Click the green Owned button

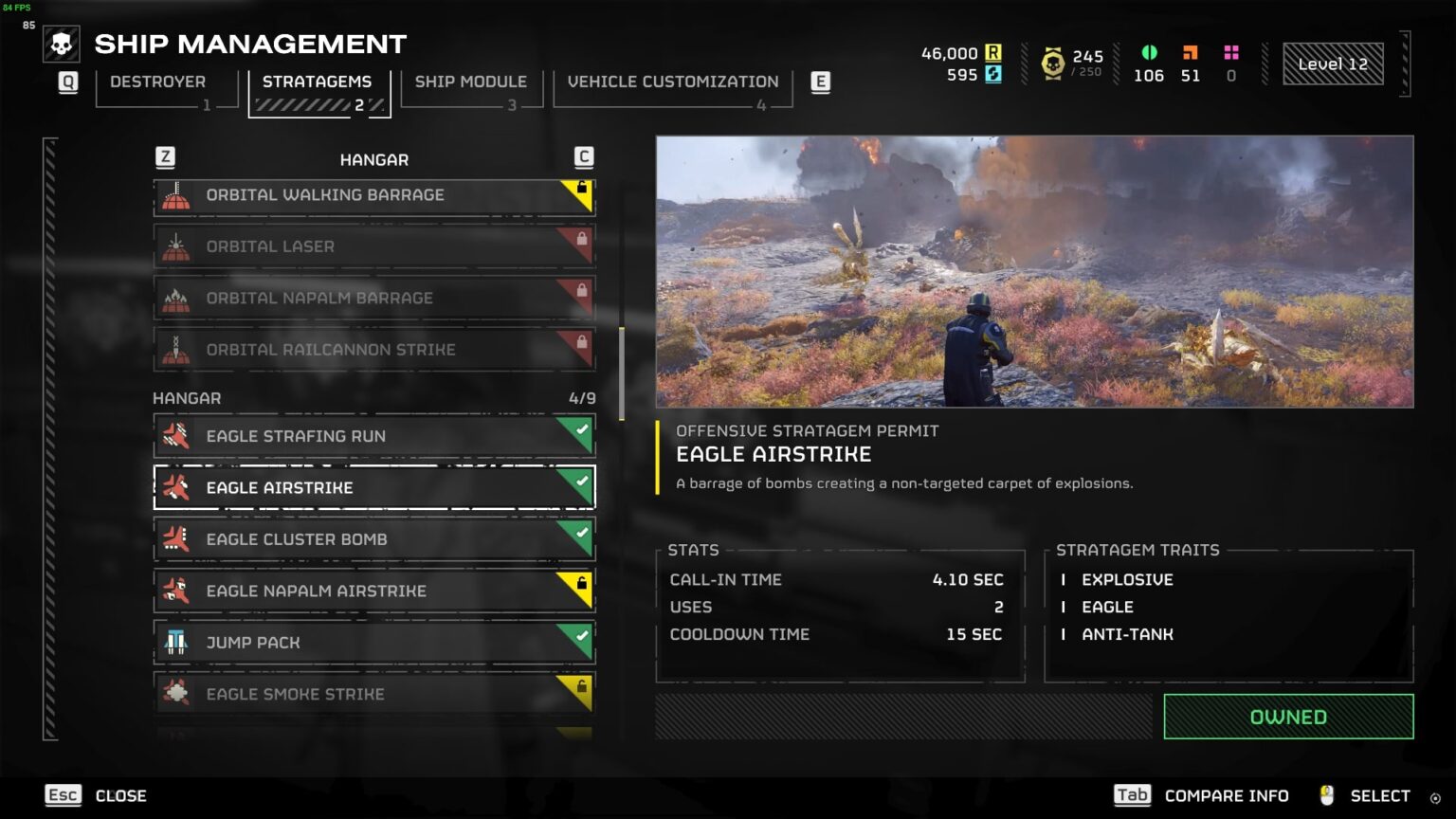(1287, 717)
